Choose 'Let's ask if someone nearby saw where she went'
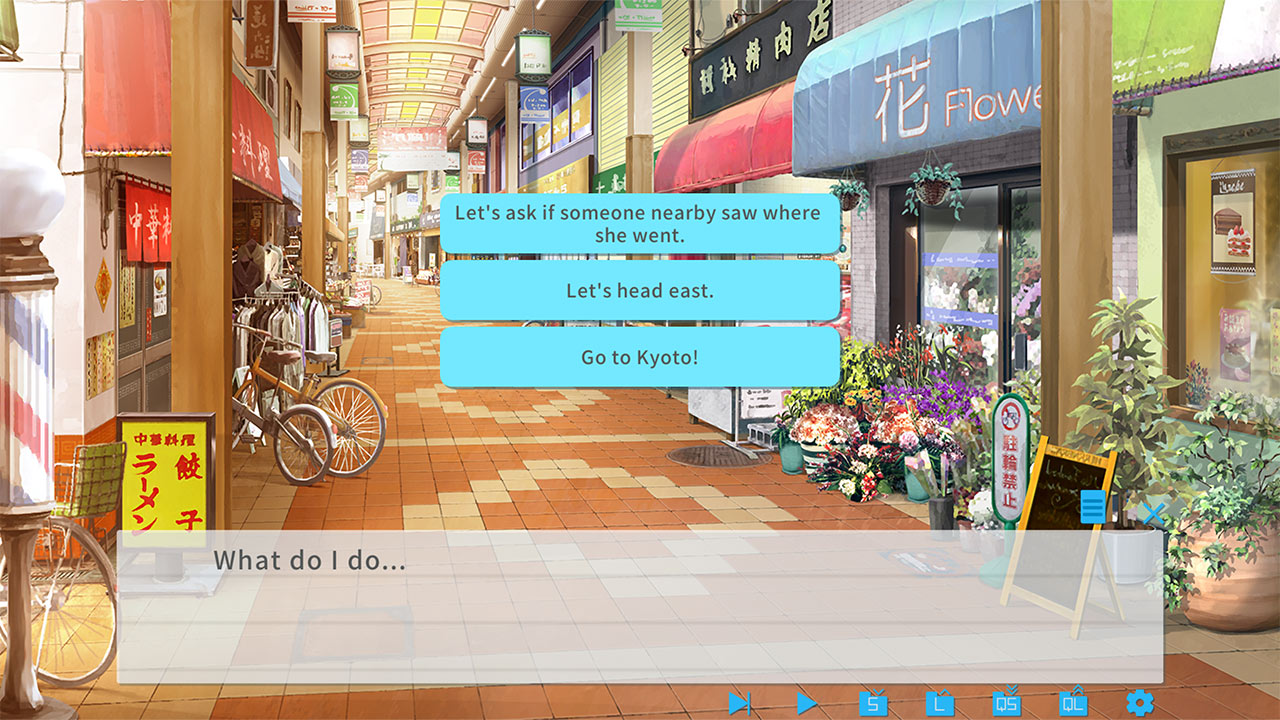The image size is (1280, 720). click(638, 223)
